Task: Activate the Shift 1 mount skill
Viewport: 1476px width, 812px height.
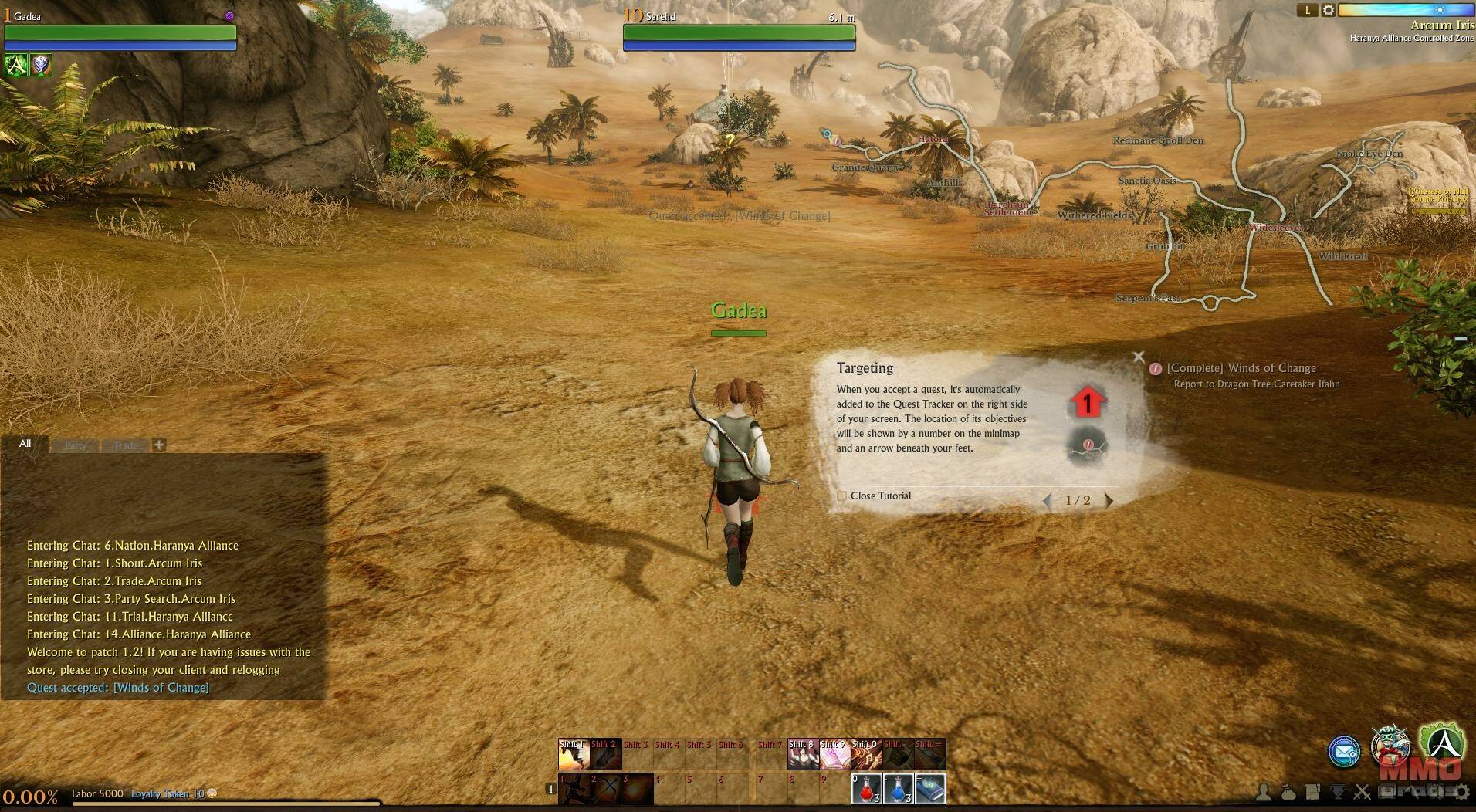Action: pyautogui.click(x=574, y=755)
